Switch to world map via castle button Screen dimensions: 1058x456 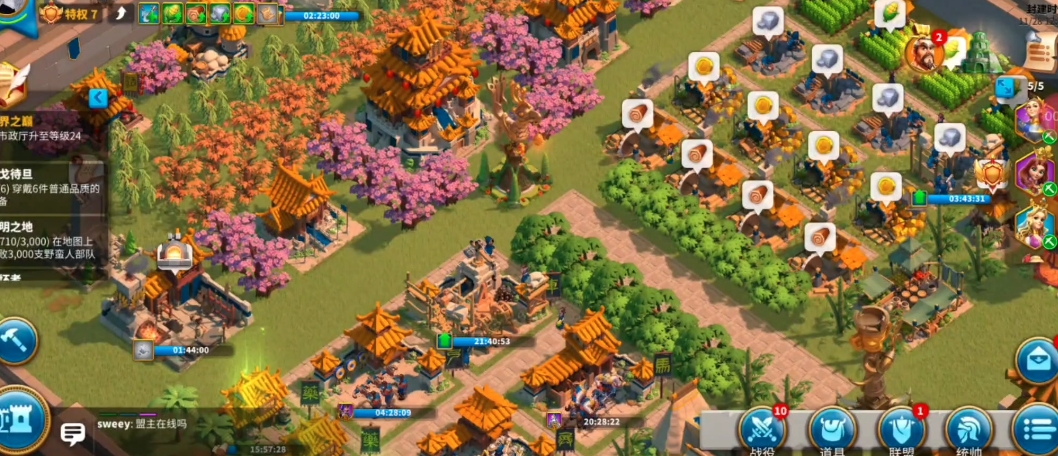20,422
